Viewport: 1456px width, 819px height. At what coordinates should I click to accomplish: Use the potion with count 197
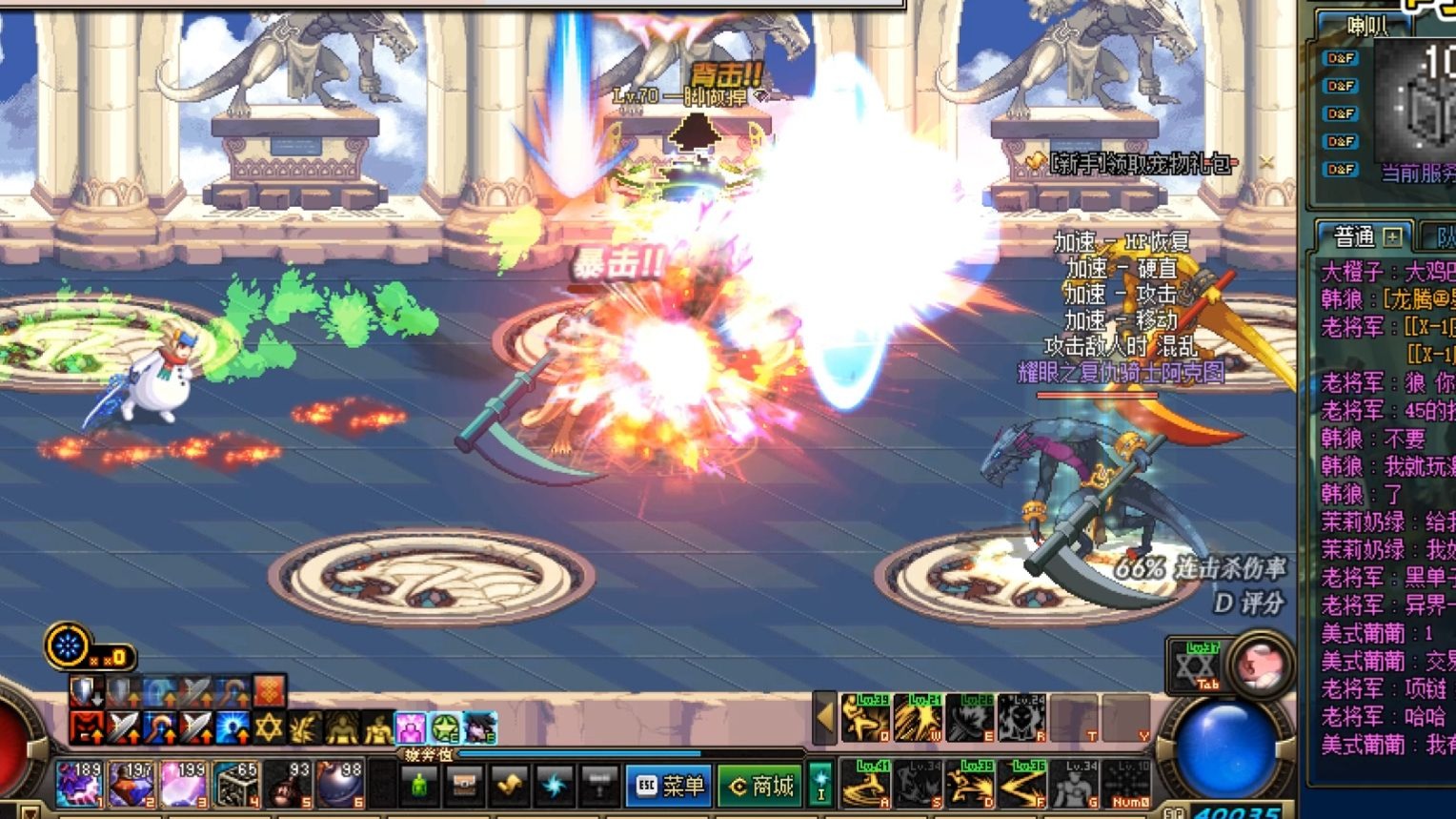(x=131, y=784)
